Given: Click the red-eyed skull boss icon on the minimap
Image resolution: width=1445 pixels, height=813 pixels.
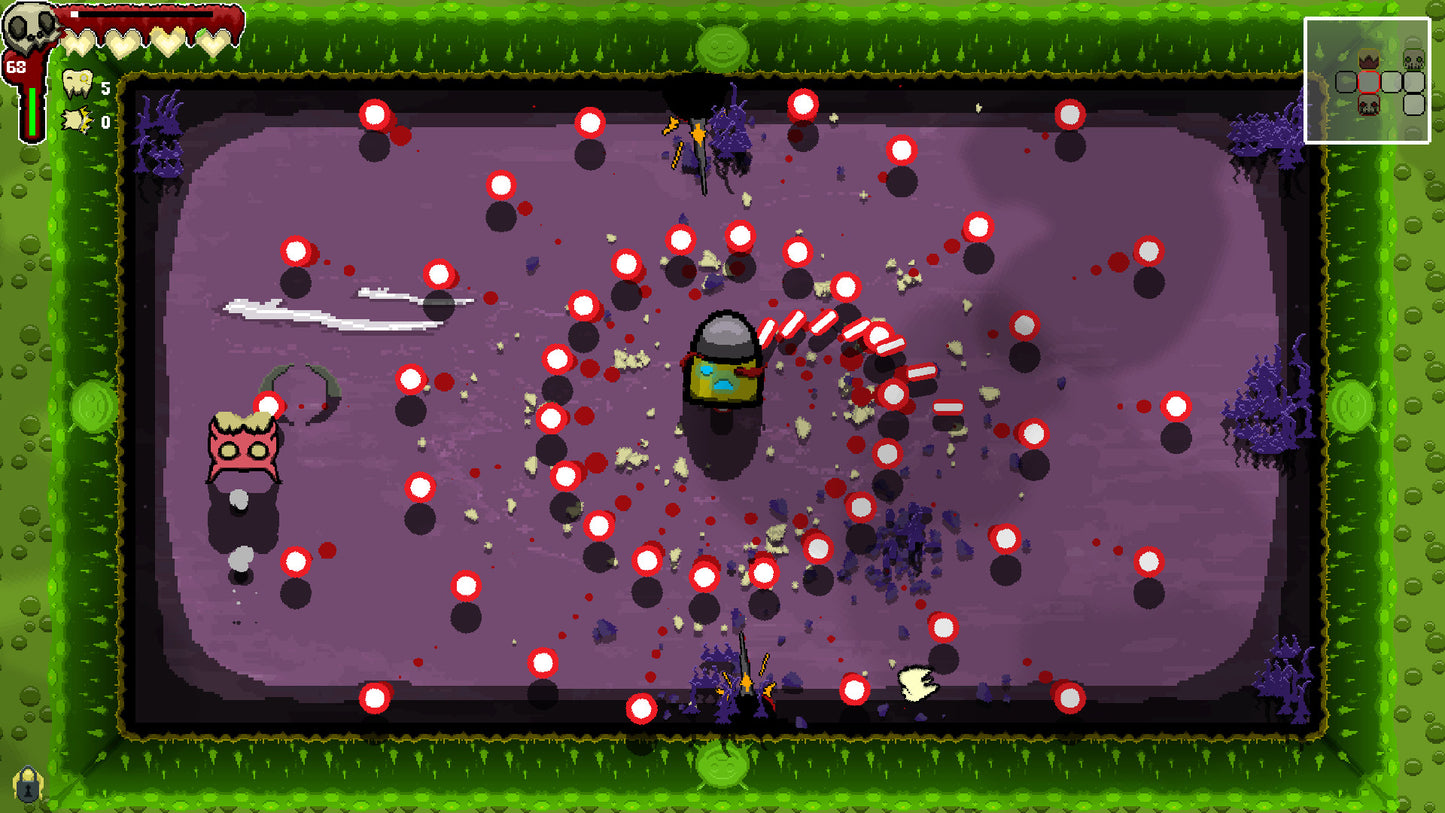Looking at the screenshot, I should [x=1369, y=106].
